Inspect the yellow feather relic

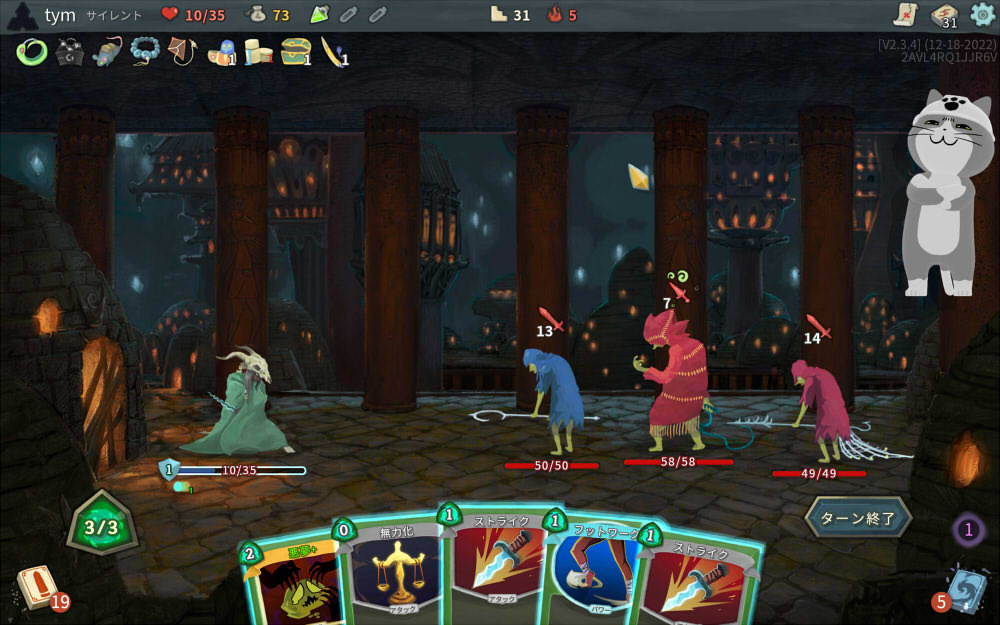[x=332, y=51]
